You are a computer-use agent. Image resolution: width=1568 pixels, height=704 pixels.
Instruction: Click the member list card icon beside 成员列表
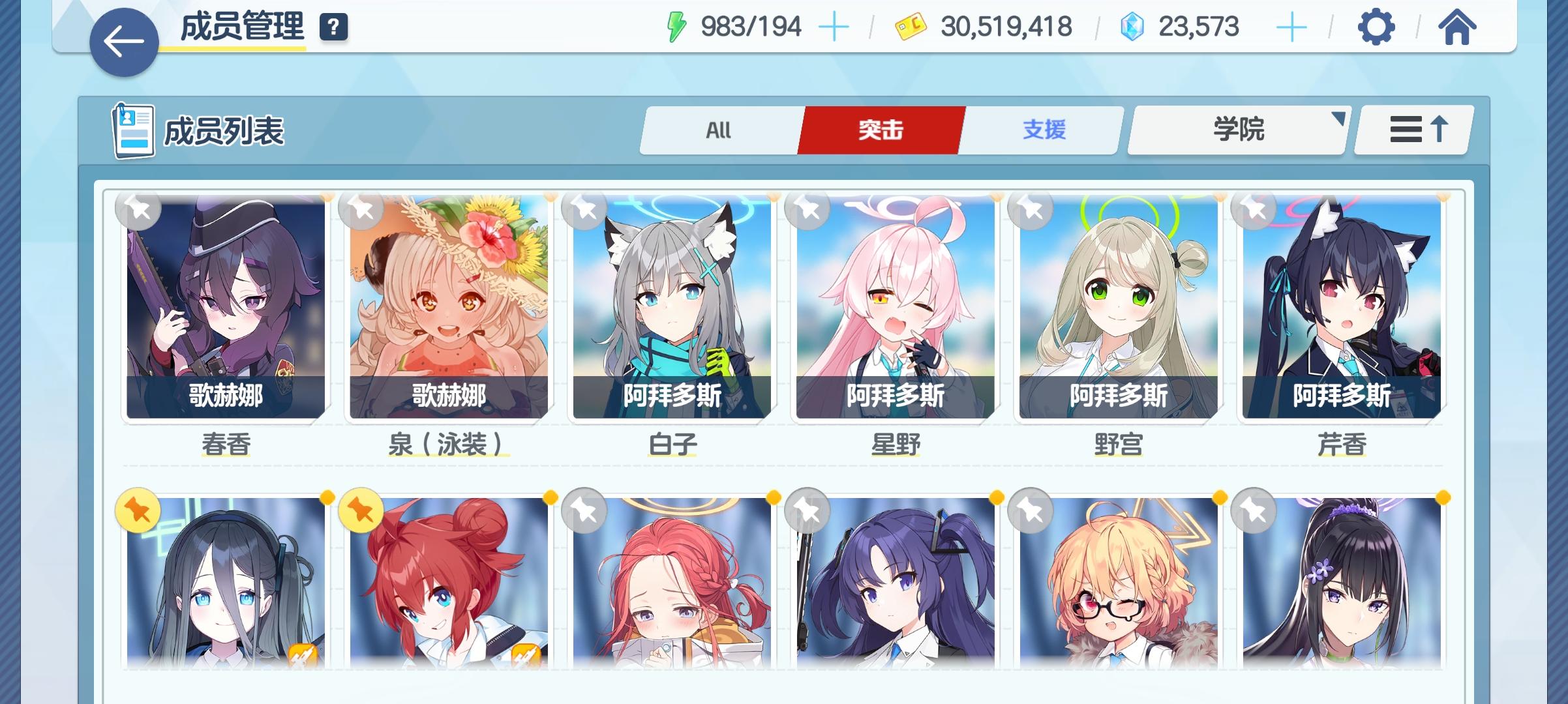[133, 130]
